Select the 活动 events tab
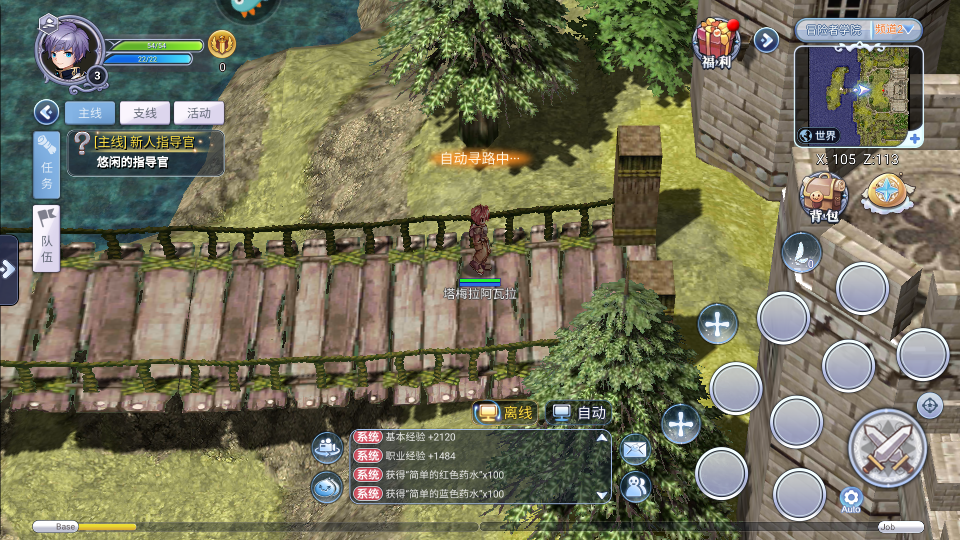 (199, 113)
